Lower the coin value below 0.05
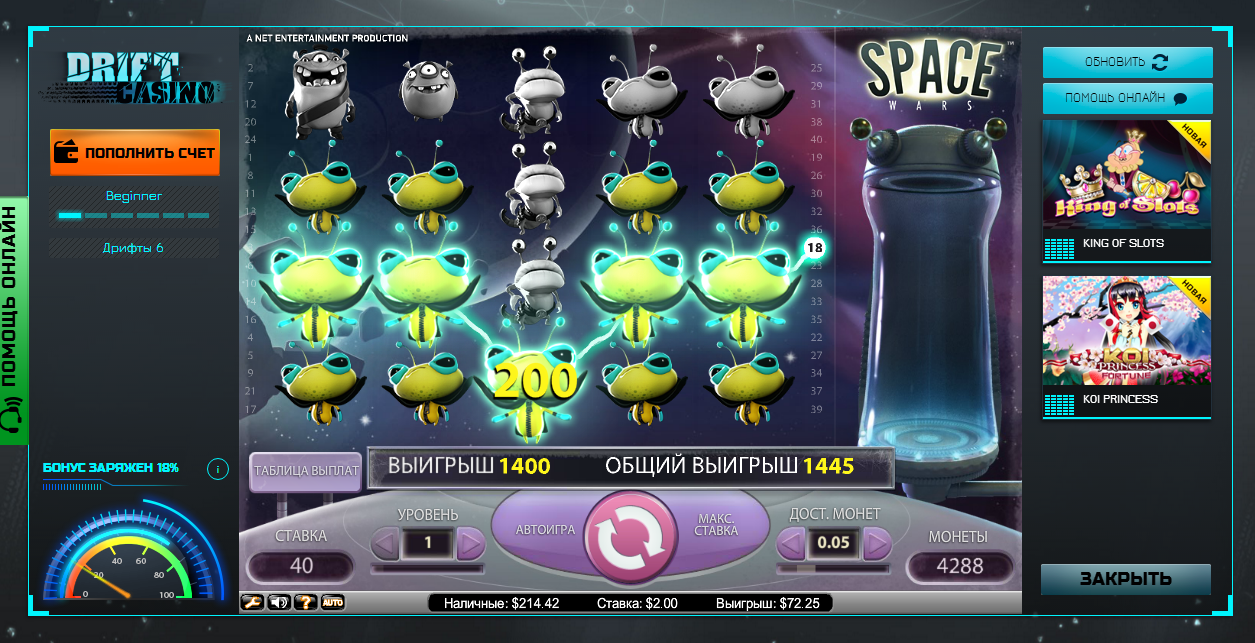Screen dimensions: 1255x643 [791, 544]
